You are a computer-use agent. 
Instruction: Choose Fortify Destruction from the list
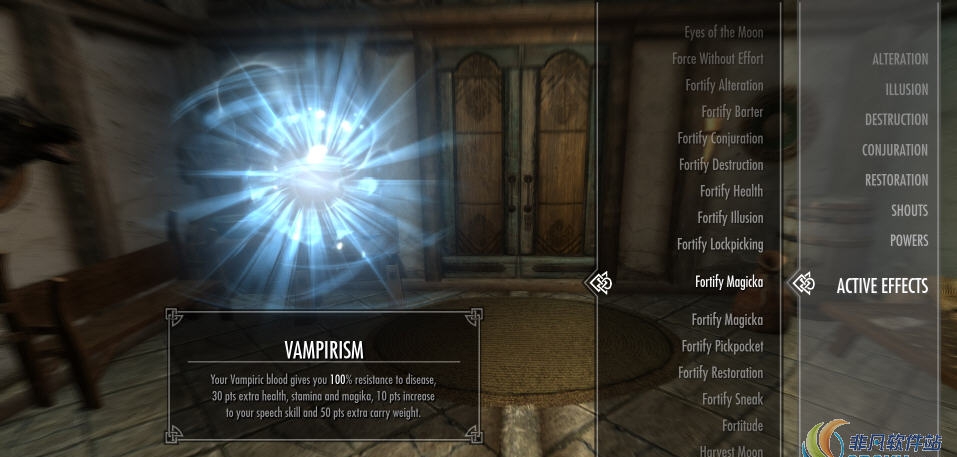tap(721, 165)
